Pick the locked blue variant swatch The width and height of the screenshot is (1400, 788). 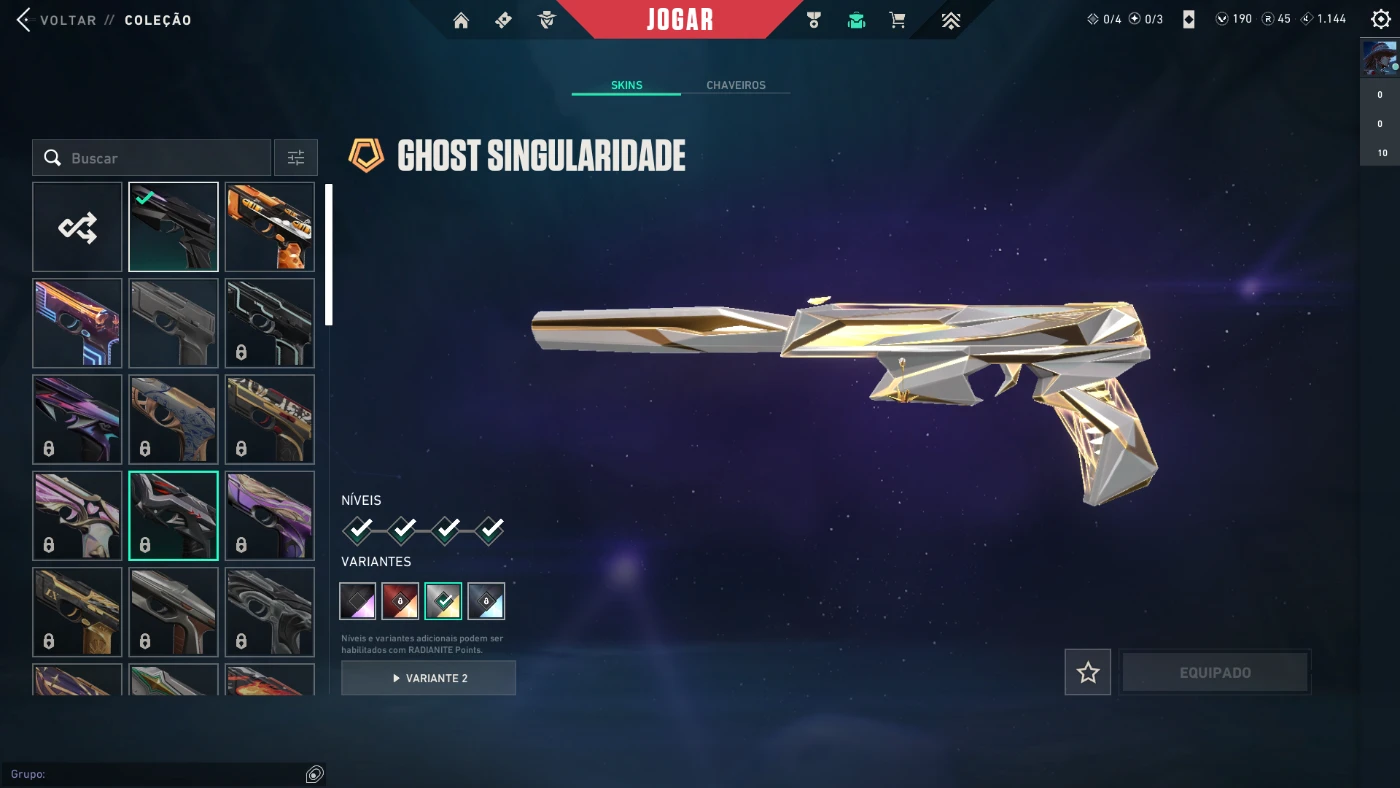tap(486, 601)
